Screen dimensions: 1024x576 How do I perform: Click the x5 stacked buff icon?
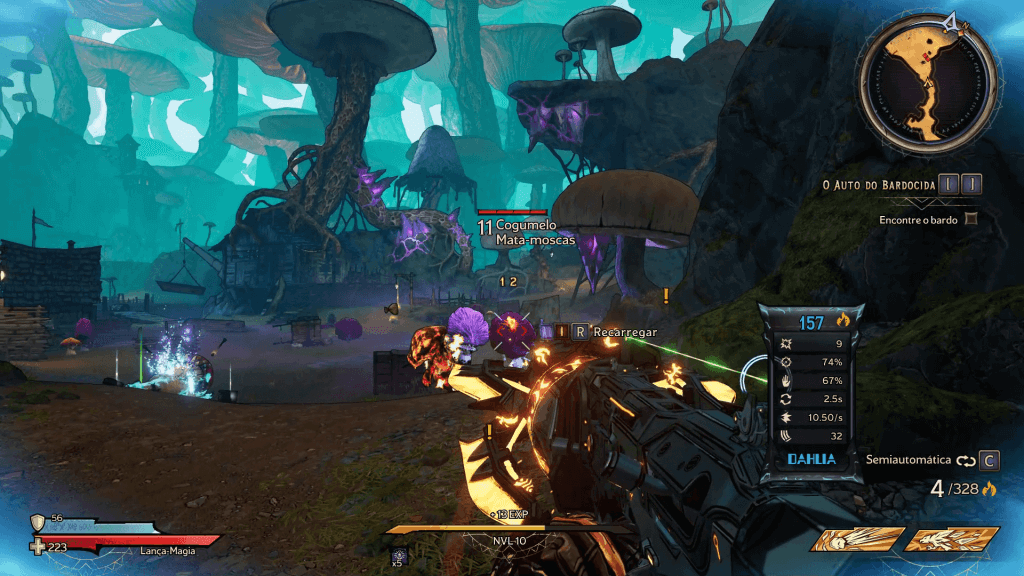pyautogui.click(x=398, y=553)
